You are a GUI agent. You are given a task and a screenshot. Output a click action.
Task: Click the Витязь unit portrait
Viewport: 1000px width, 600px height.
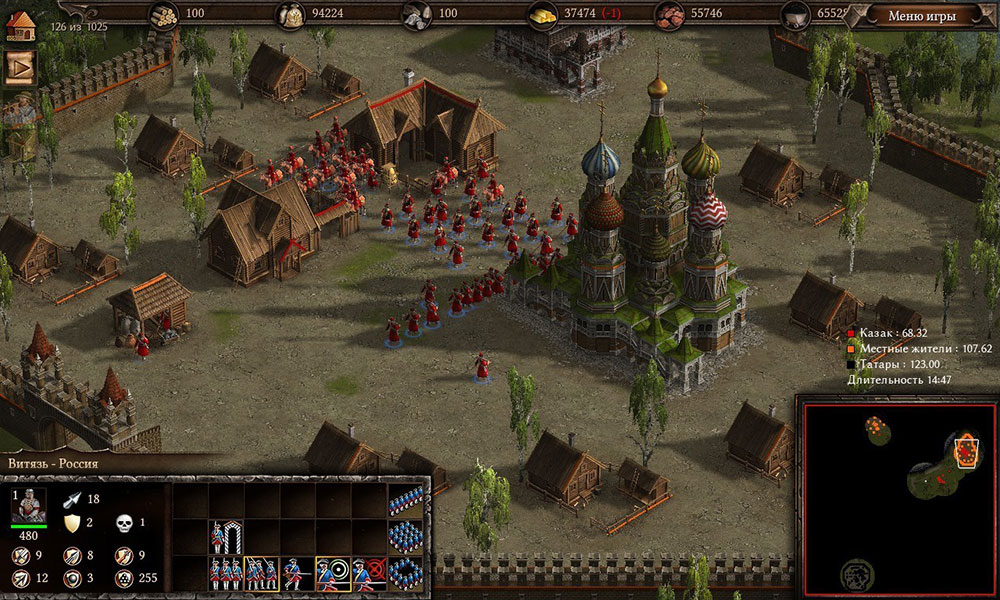[28, 505]
